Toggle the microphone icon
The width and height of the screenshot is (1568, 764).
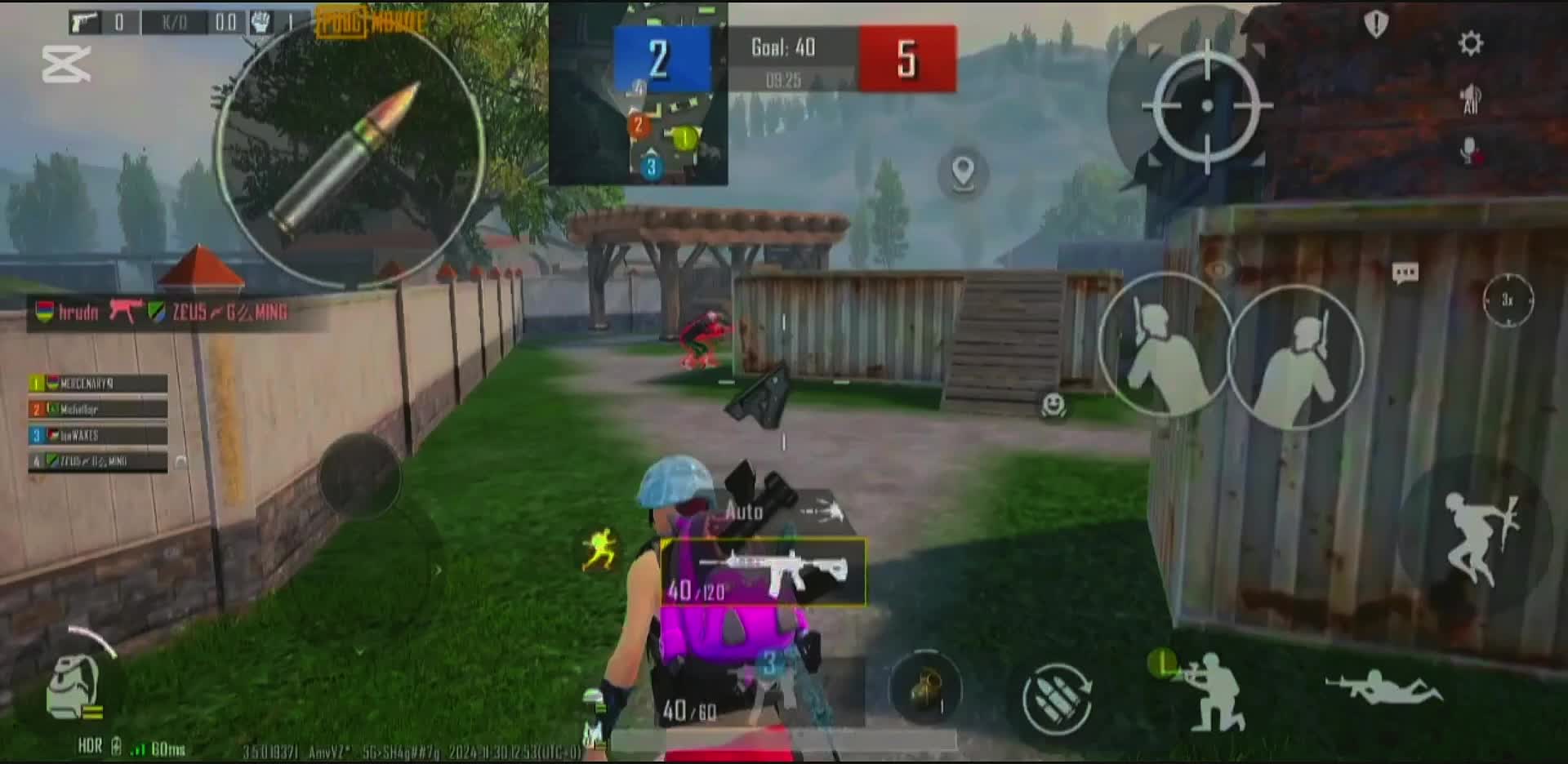tap(1470, 151)
